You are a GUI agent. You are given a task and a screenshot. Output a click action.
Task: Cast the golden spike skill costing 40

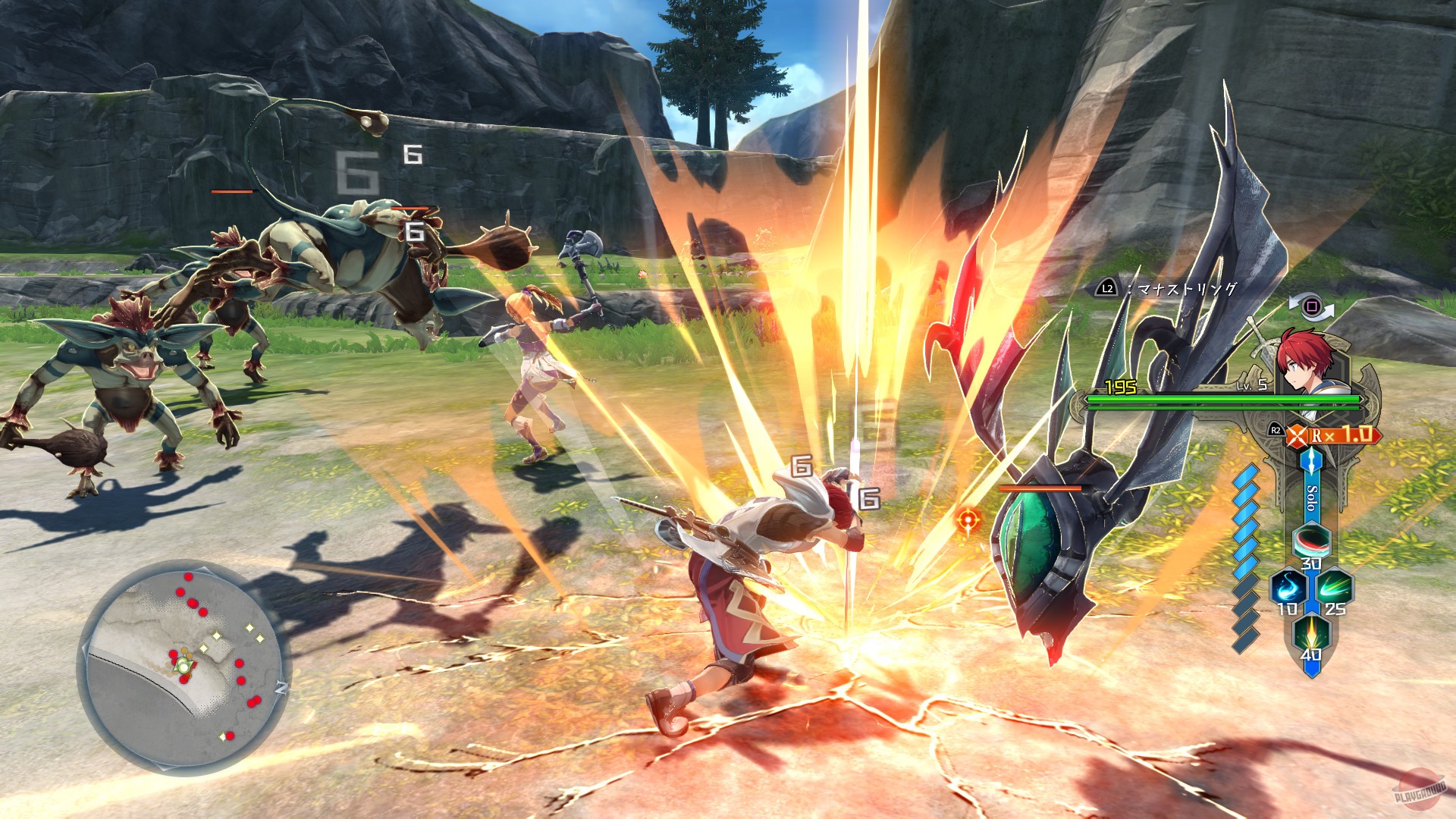tap(1311, 632)
